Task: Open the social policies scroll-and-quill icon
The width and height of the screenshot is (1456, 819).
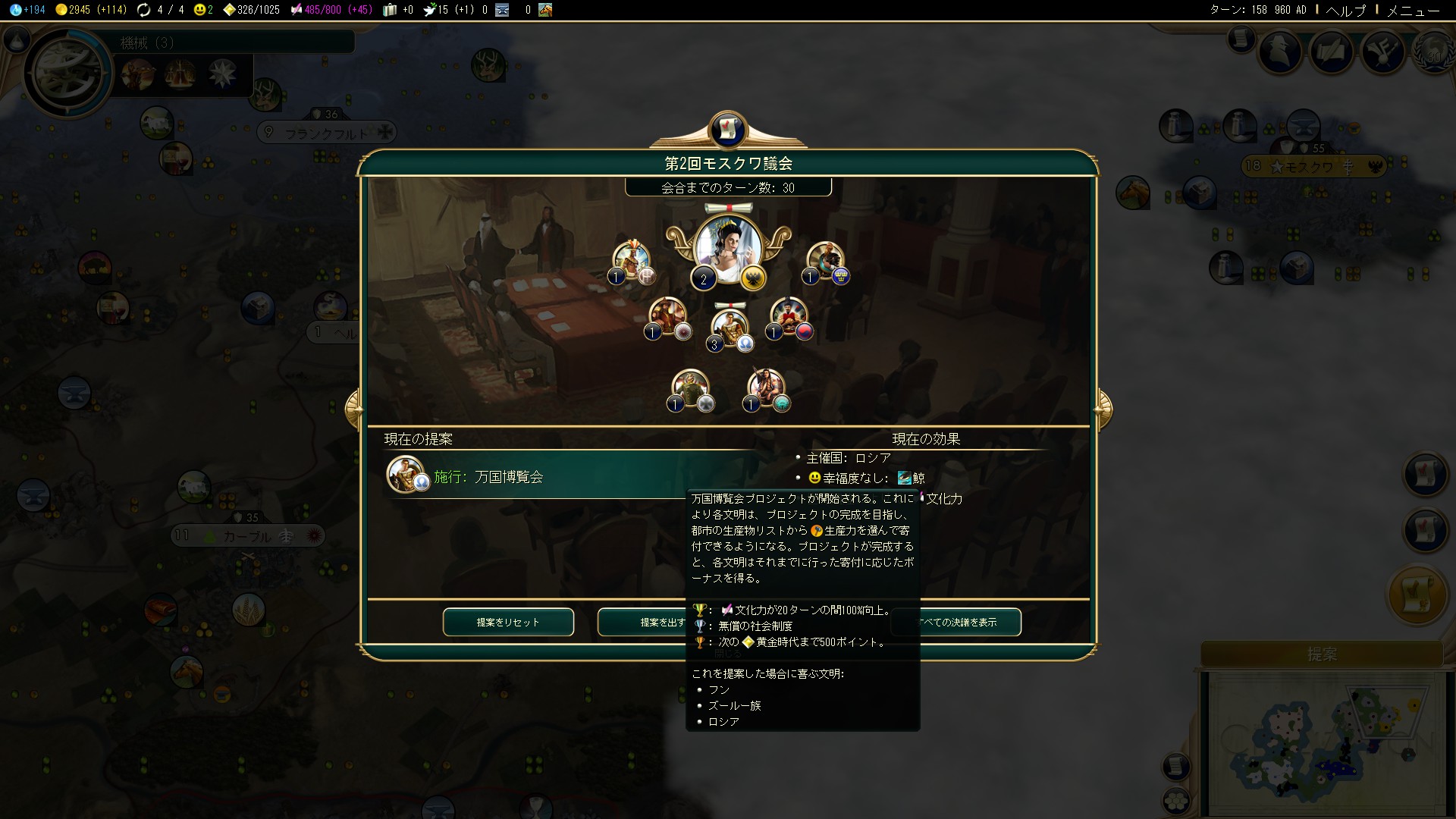Action: point(1332,52)
